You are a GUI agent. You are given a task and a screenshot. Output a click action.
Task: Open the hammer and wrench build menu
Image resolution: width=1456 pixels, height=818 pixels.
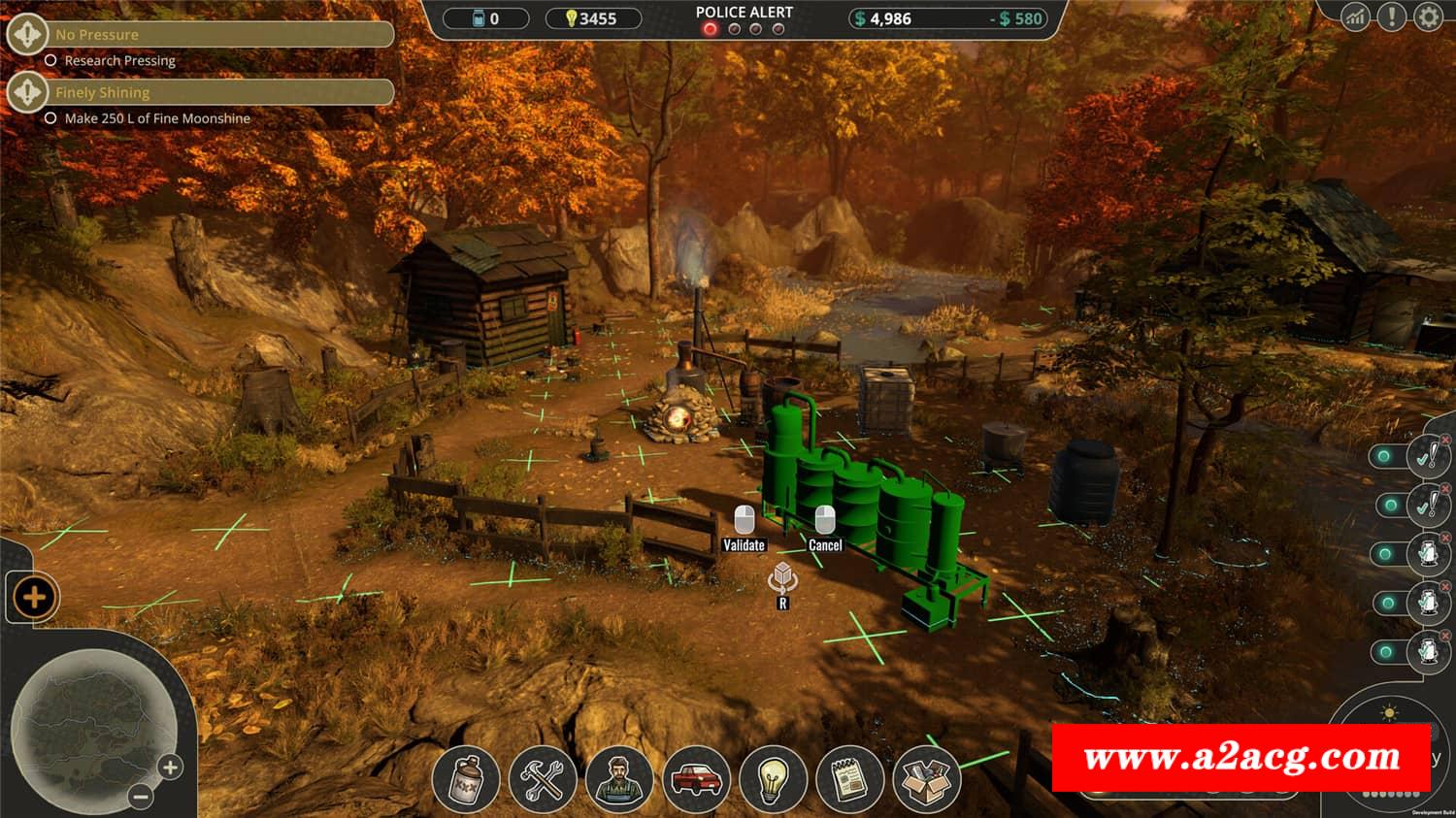(x=543, y=779)
